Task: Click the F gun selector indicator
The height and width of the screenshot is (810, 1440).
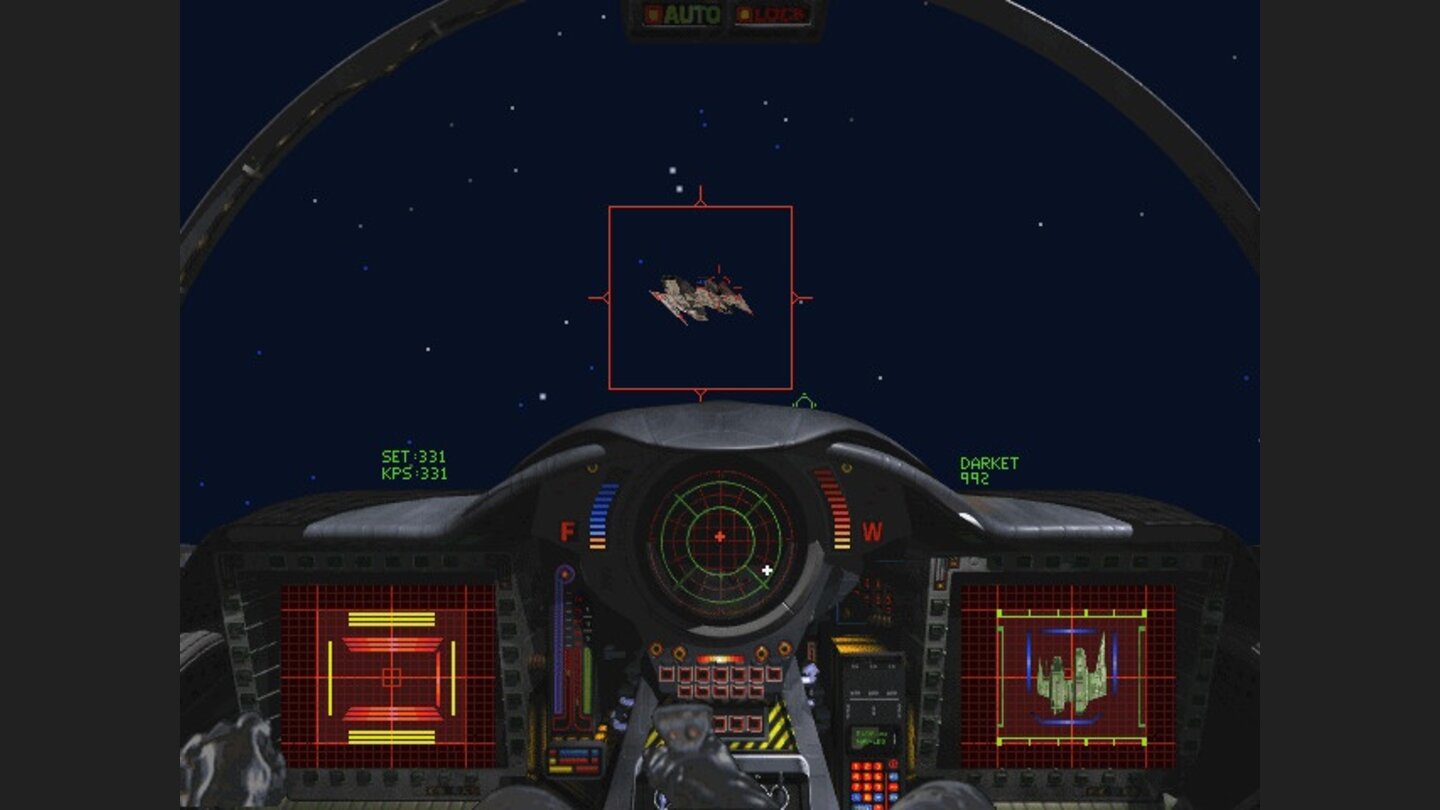Action: click(x=567, y=531)
